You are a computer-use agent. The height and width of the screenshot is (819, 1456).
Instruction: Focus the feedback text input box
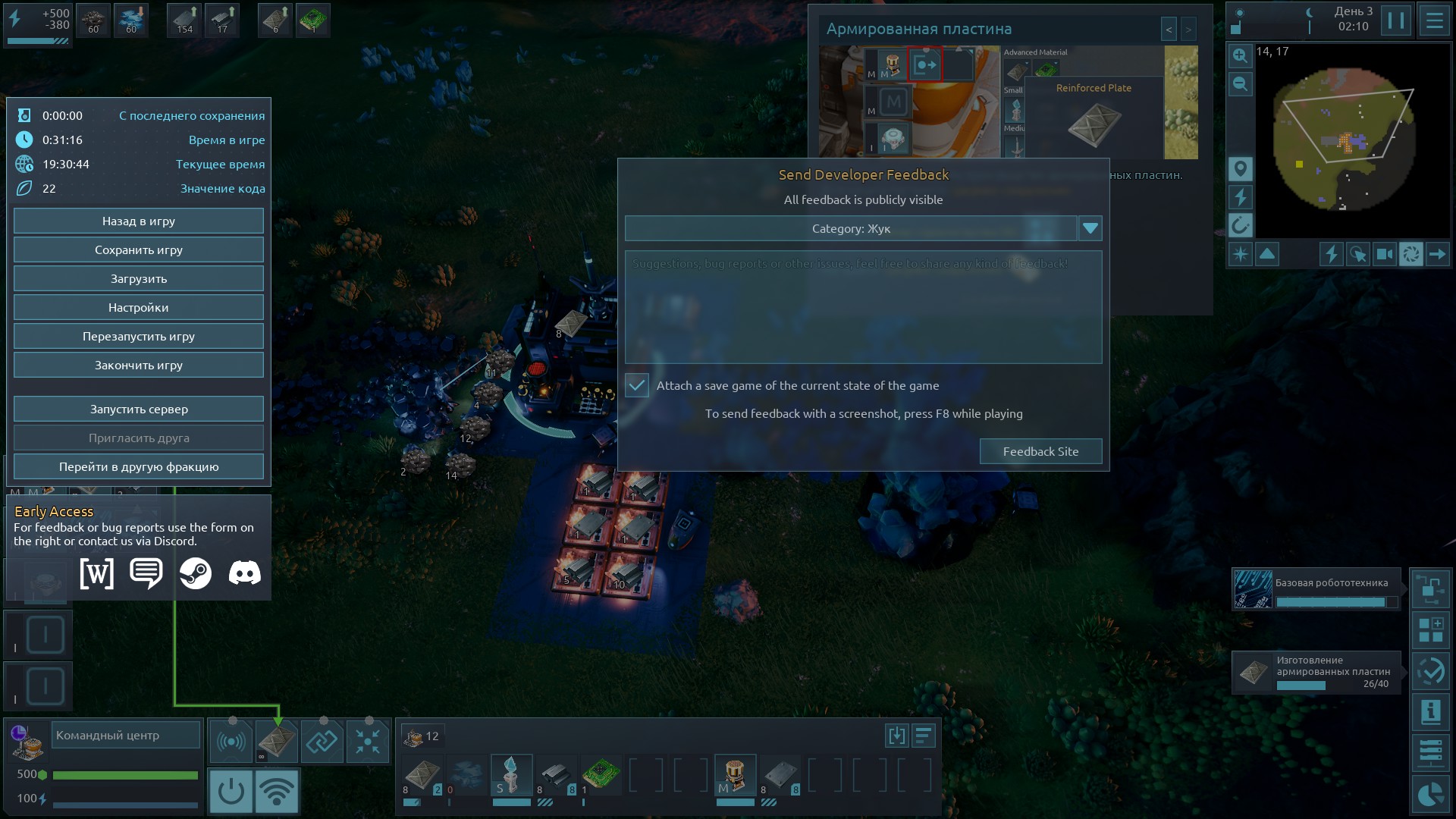tap(863, 307)
